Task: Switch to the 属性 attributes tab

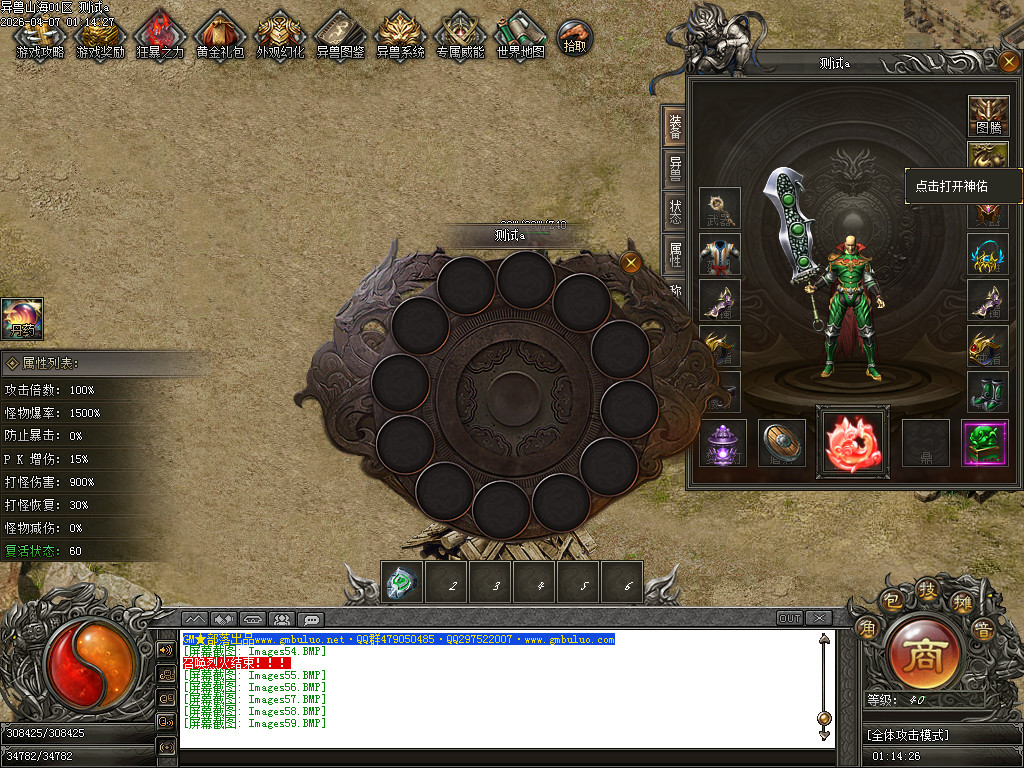Action: tap(676, 254)
